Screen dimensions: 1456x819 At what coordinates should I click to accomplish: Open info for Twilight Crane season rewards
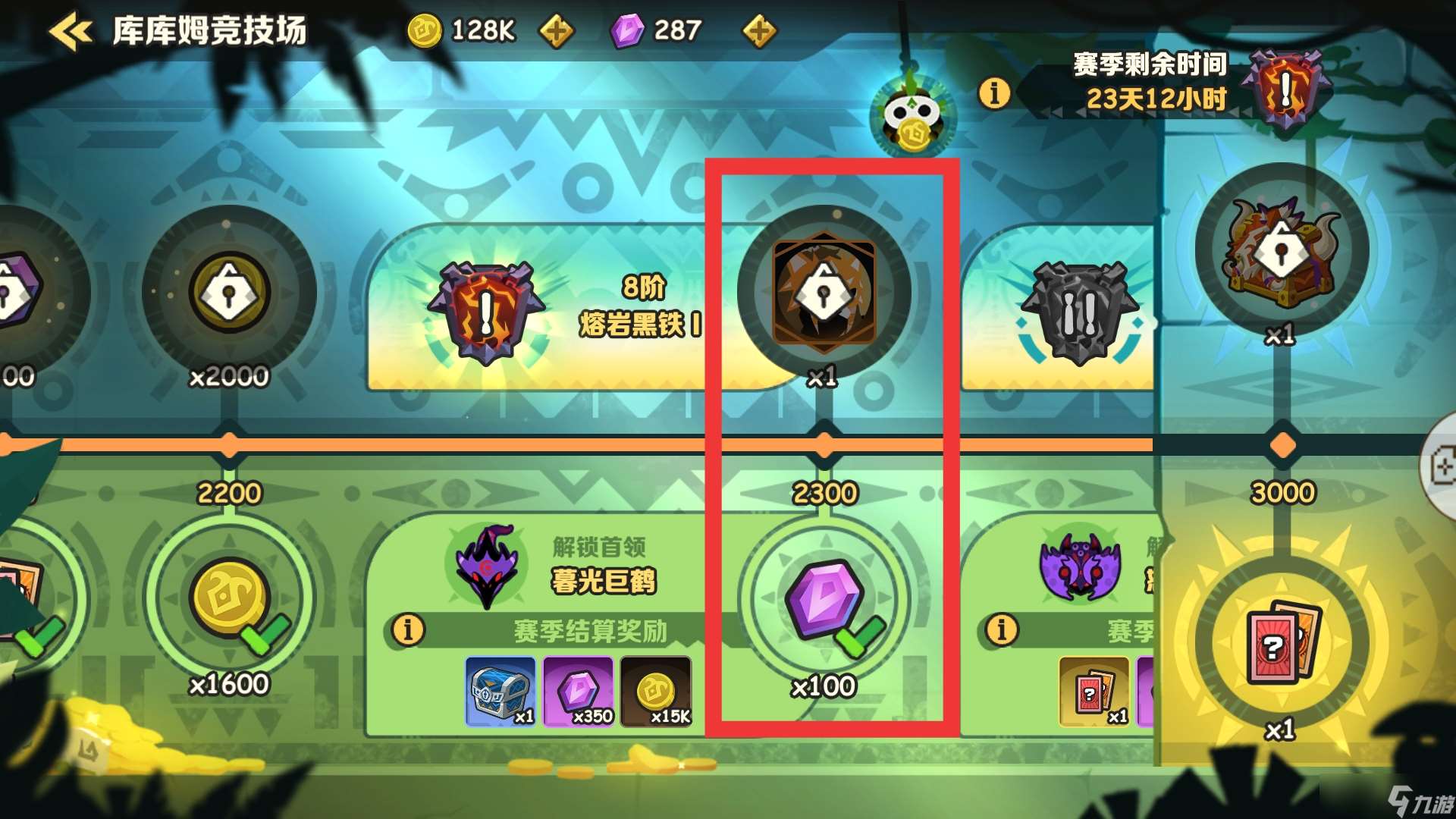(408, 629)
